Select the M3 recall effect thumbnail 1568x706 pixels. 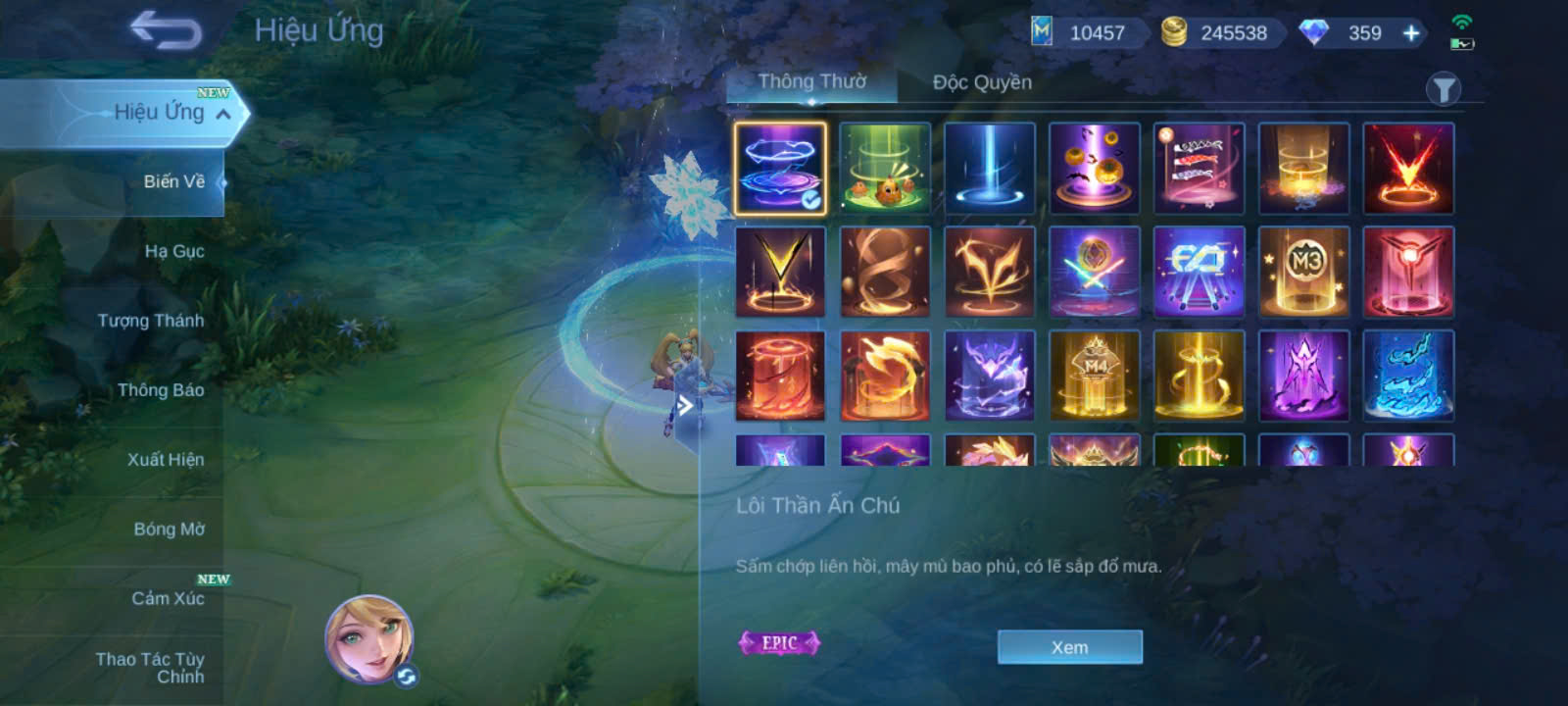tap(1303, 272)
